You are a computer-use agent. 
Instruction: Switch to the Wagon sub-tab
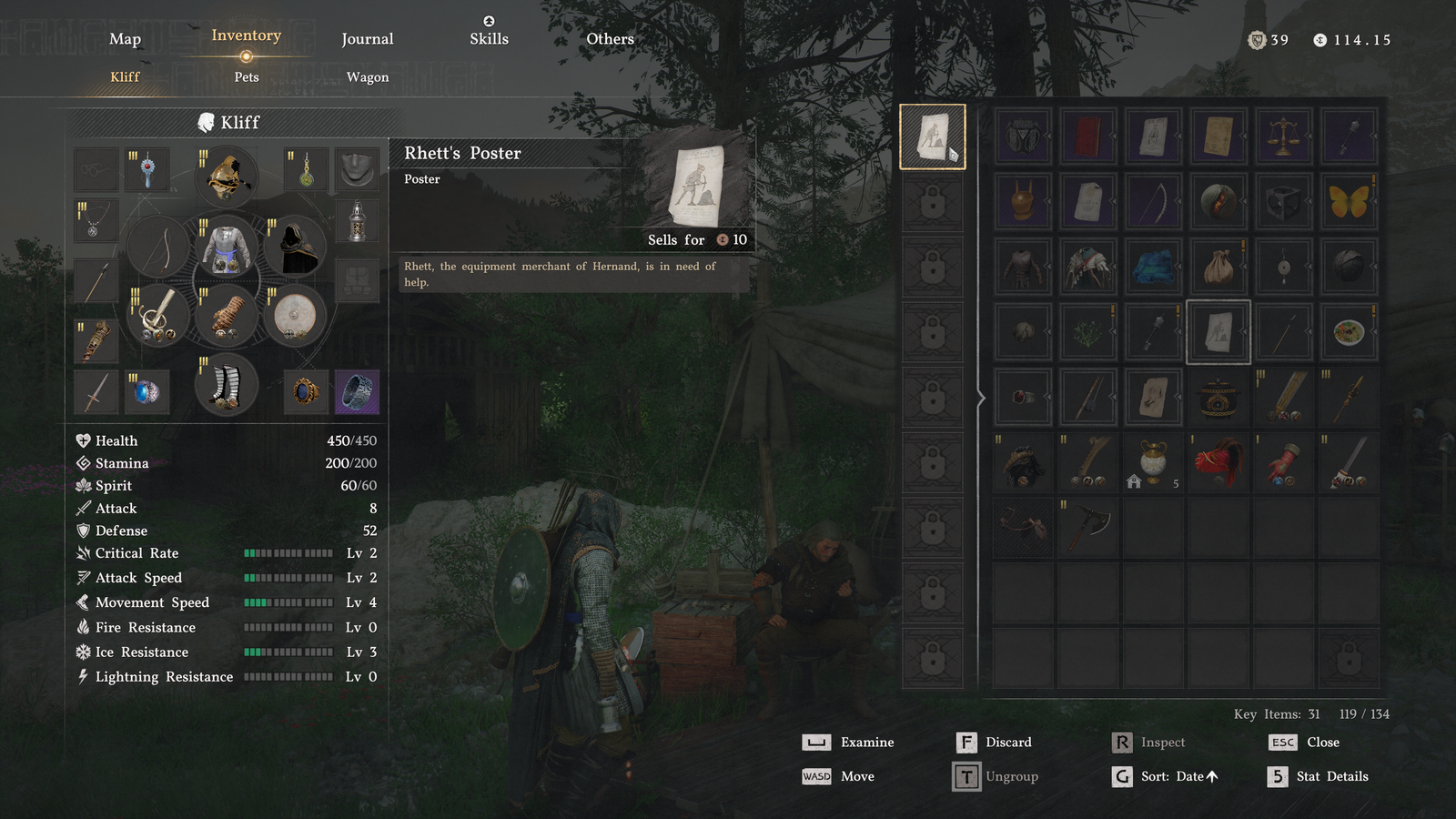368,77
